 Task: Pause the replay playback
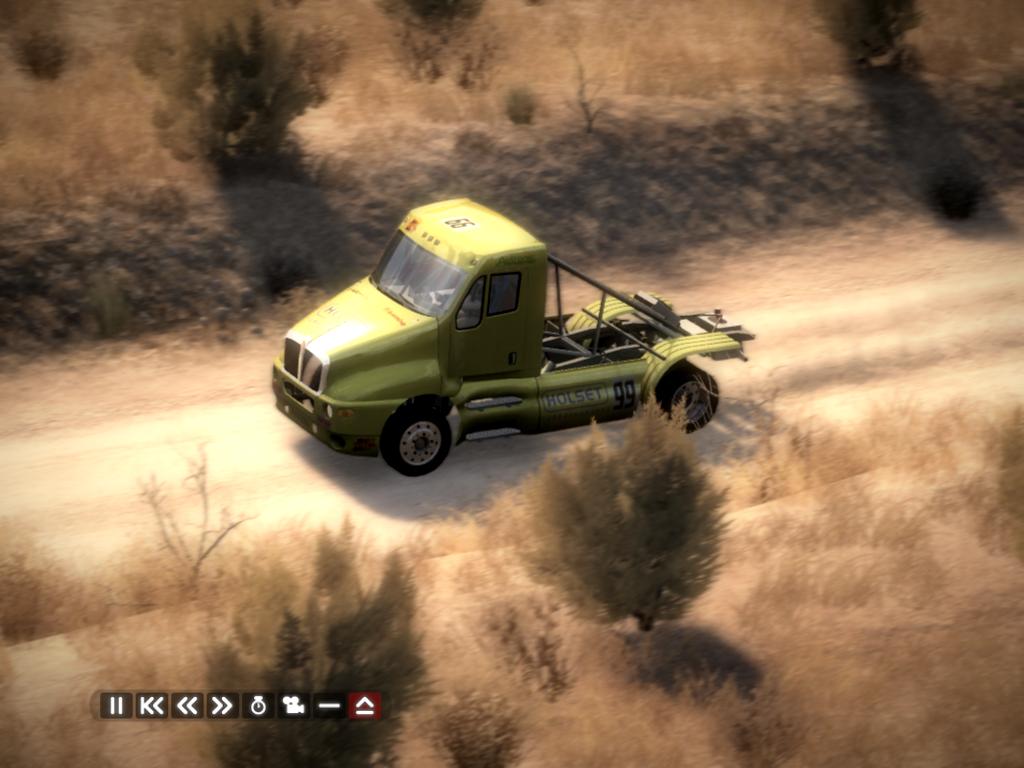coord(116,705)
